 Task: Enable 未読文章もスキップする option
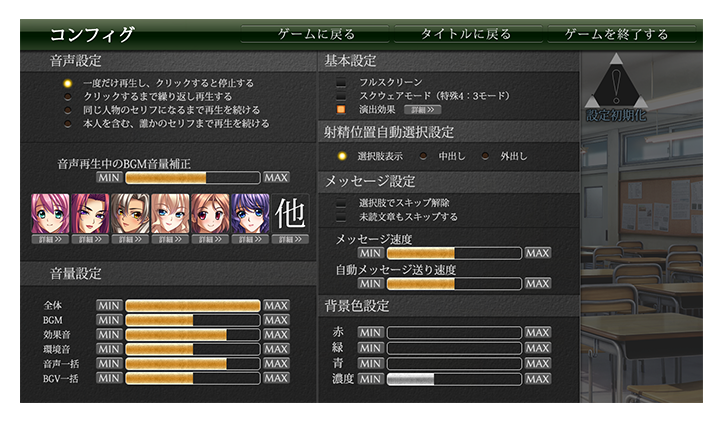point(341,216)
